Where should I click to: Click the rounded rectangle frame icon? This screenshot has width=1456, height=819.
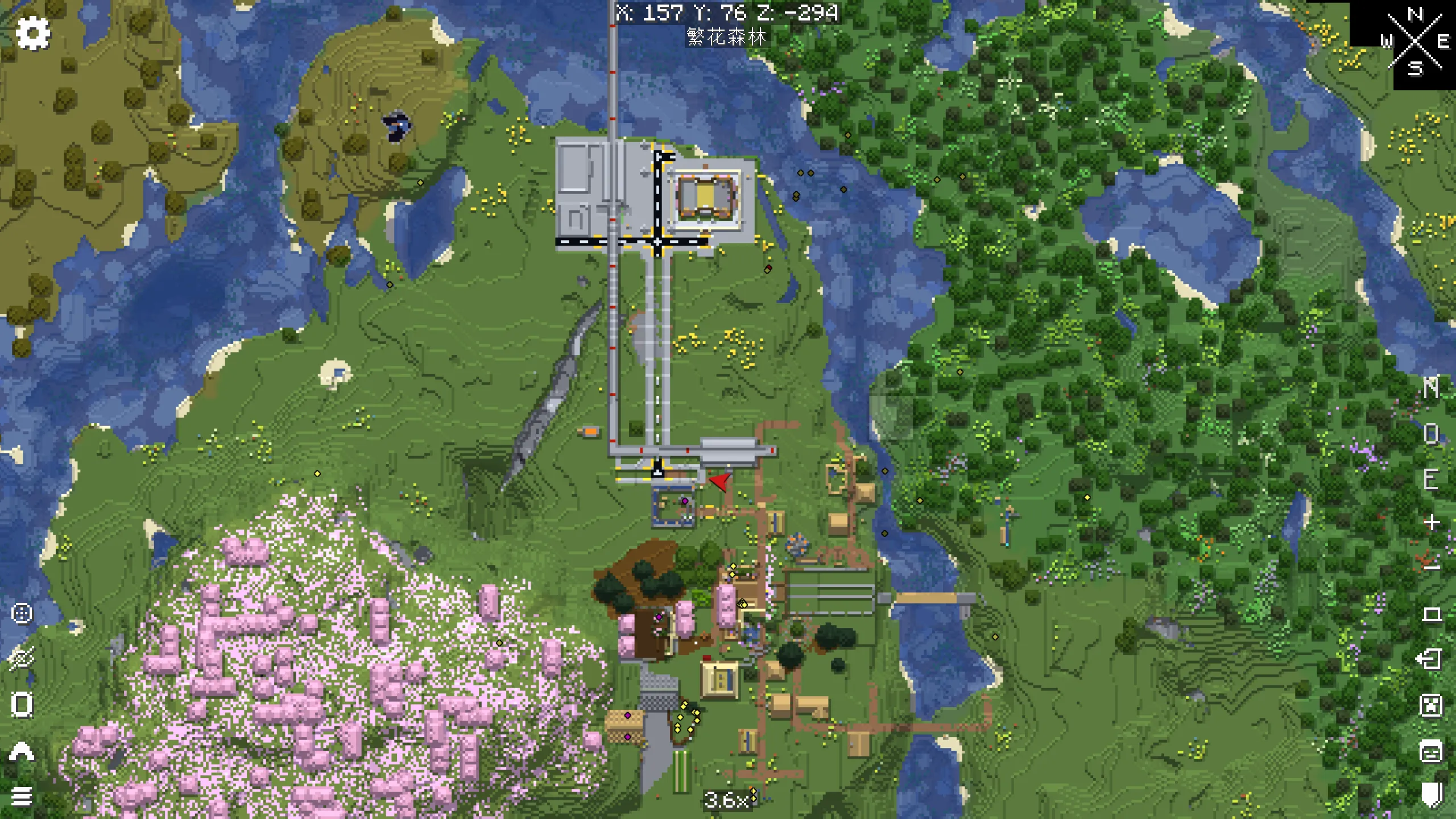click(22, 705)
